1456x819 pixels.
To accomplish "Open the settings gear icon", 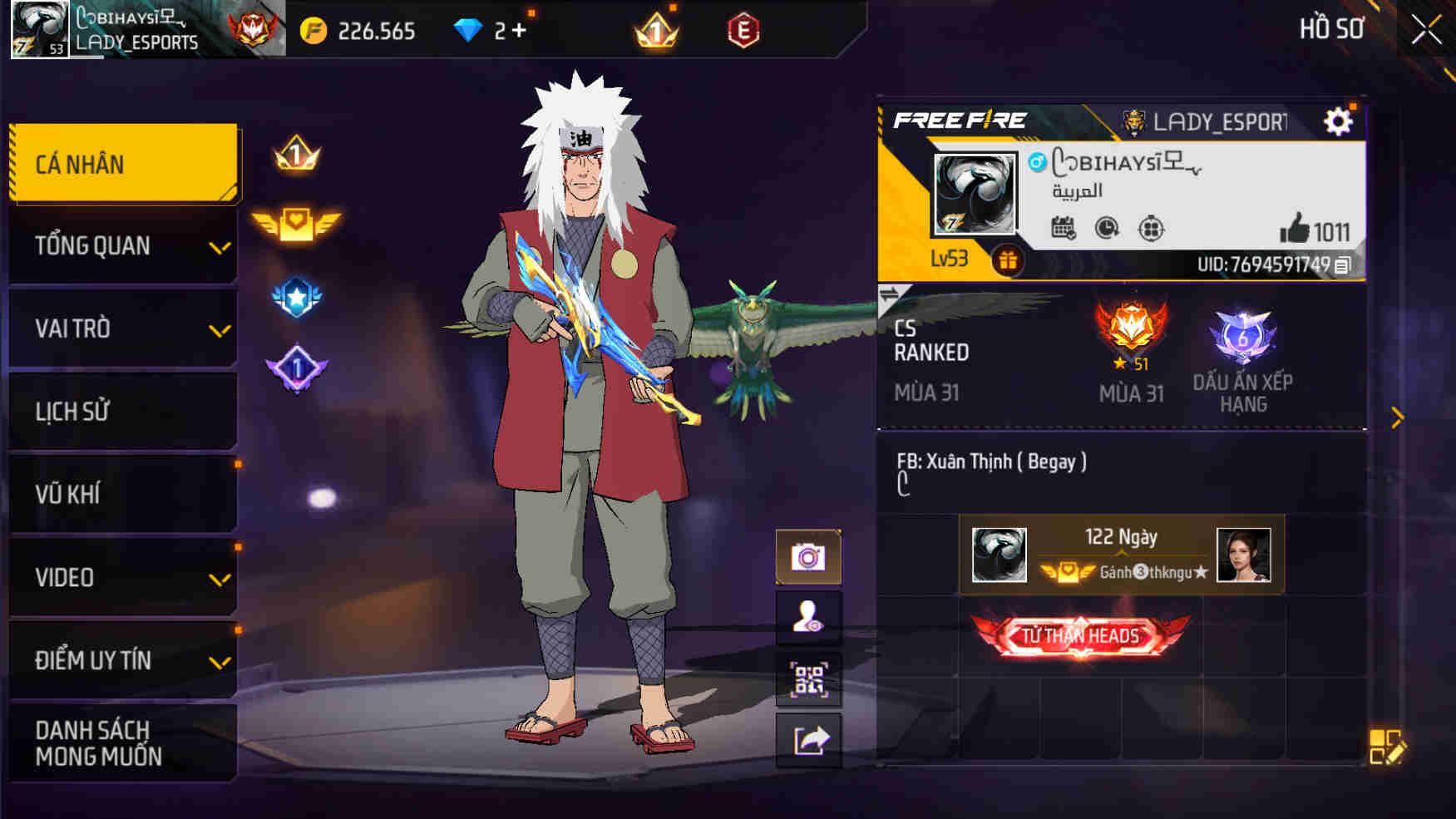I will point(1338,122).
